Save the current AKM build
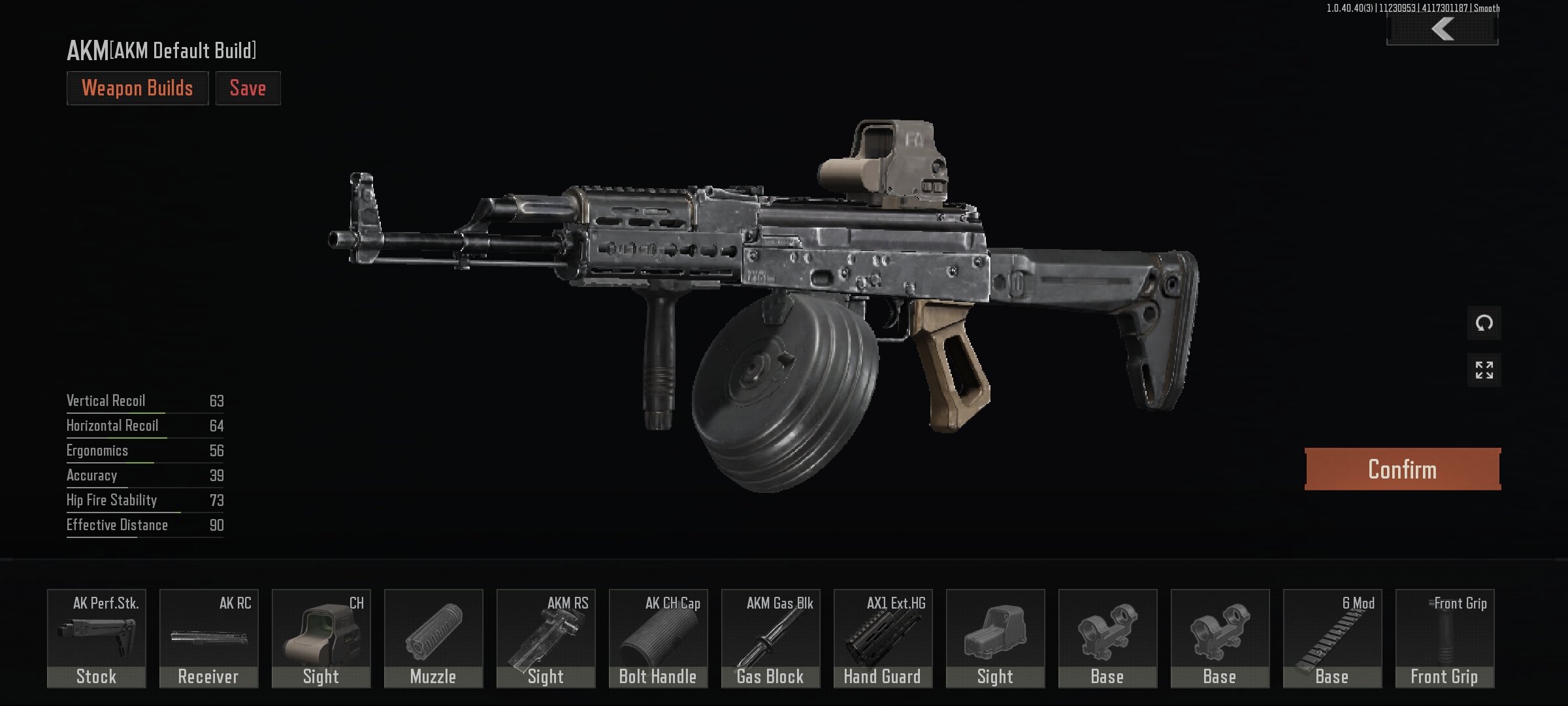1568x706 pixels. 248,88
